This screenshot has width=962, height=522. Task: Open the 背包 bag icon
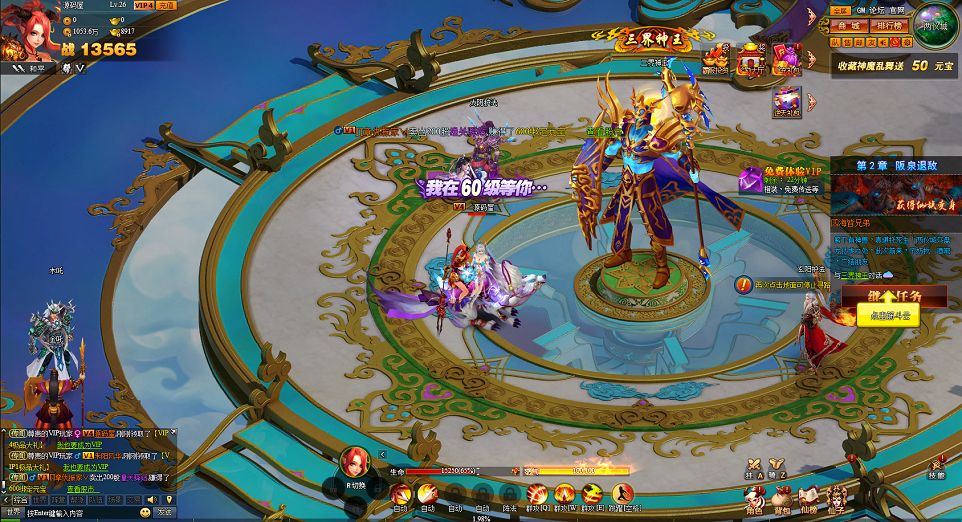point(781,496)
